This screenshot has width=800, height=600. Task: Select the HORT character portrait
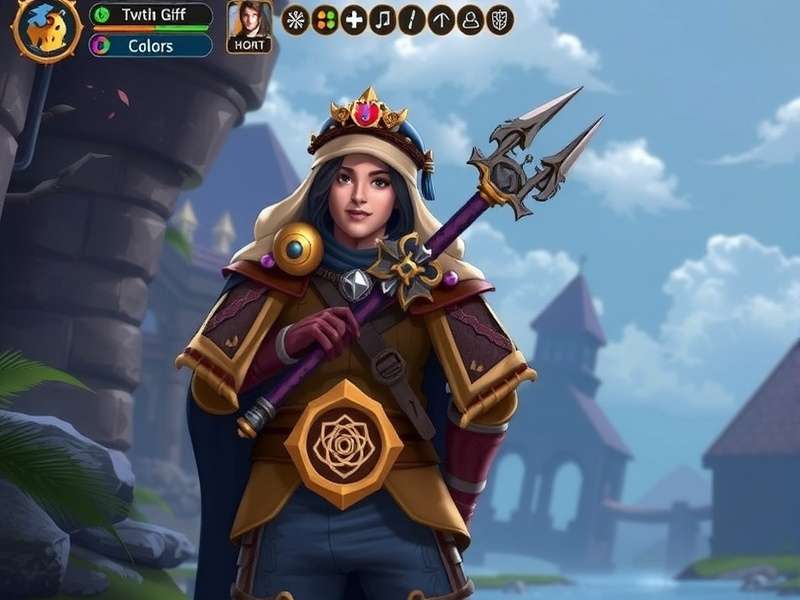(x=249, y=26)
